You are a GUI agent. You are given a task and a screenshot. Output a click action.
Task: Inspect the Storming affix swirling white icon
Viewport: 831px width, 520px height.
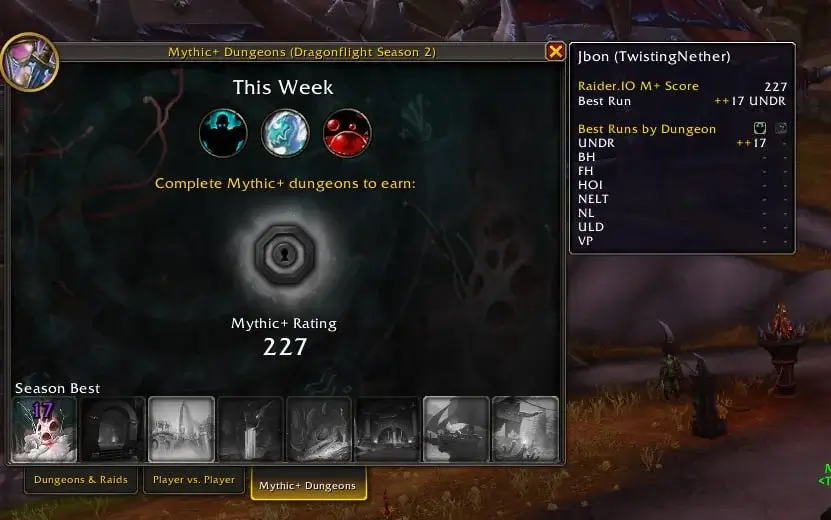[285, 133]
